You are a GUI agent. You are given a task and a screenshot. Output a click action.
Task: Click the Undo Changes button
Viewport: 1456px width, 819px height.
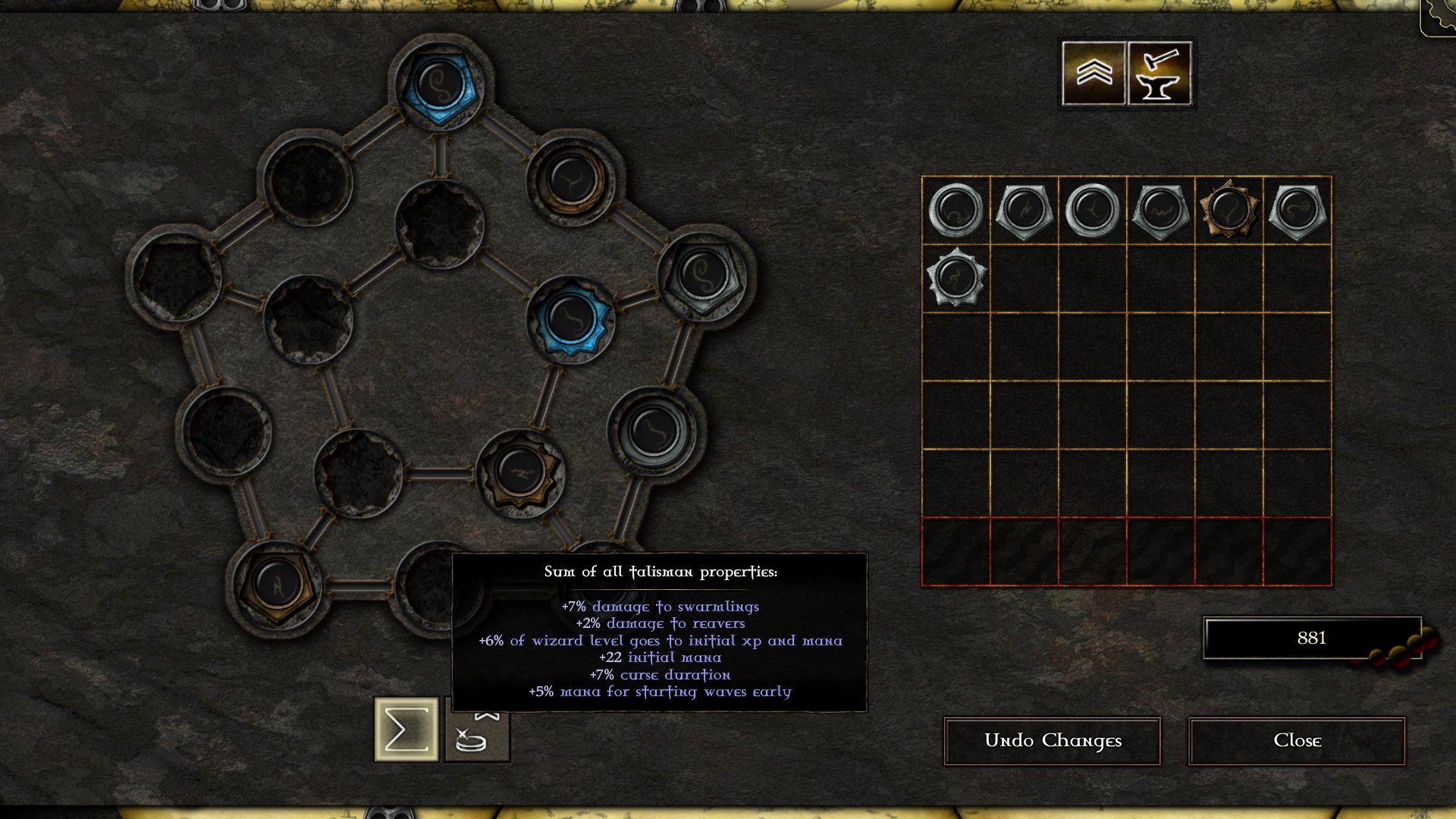click(x=1052, y=741)
